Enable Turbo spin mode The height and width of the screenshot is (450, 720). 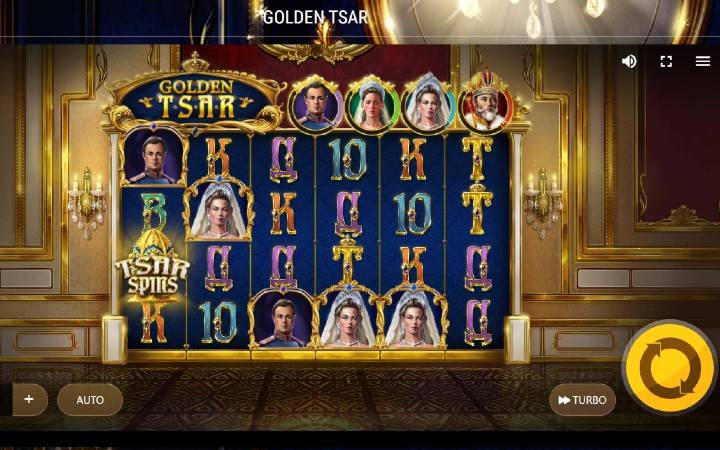(582, 400)
